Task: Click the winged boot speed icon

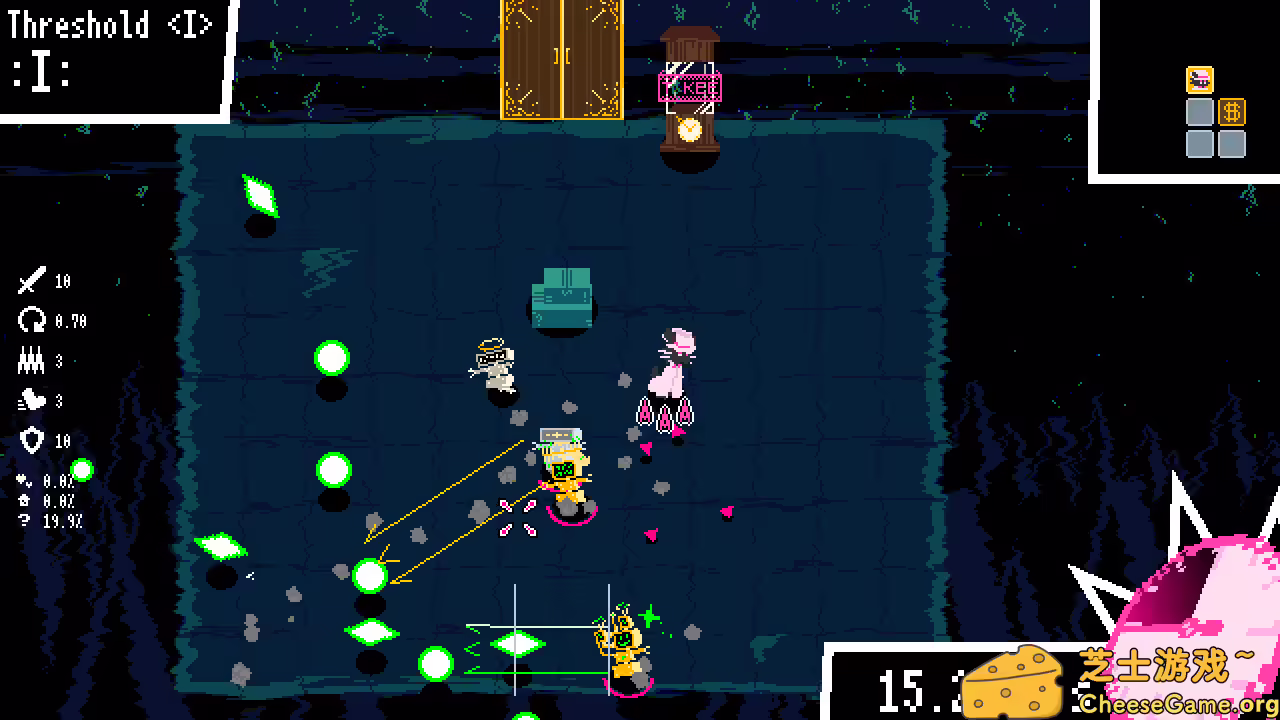Action: [32, 401]
